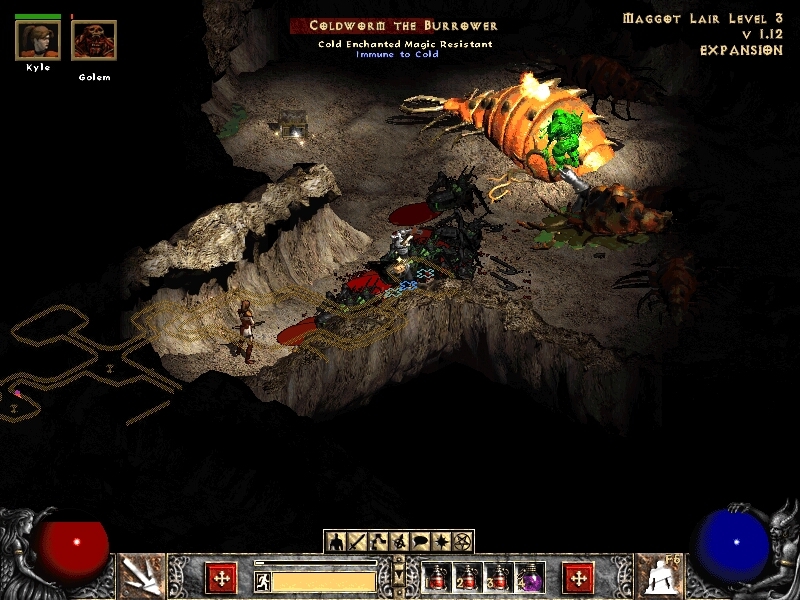The height and width of the screenshot is (600, 800).
Task: Open the character screen from the mini panel
Action: pyautogui.click(x=336, y=541)
